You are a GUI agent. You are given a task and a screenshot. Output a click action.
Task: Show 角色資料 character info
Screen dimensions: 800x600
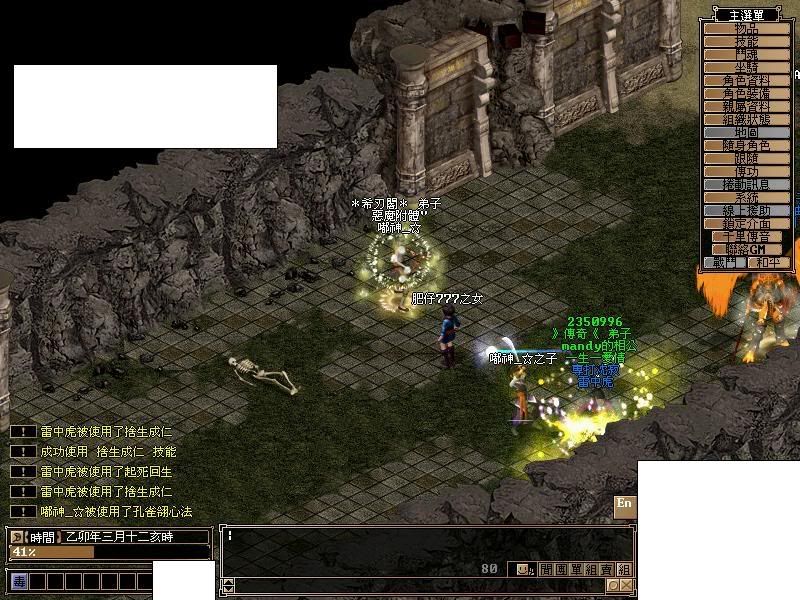(747, 81)
